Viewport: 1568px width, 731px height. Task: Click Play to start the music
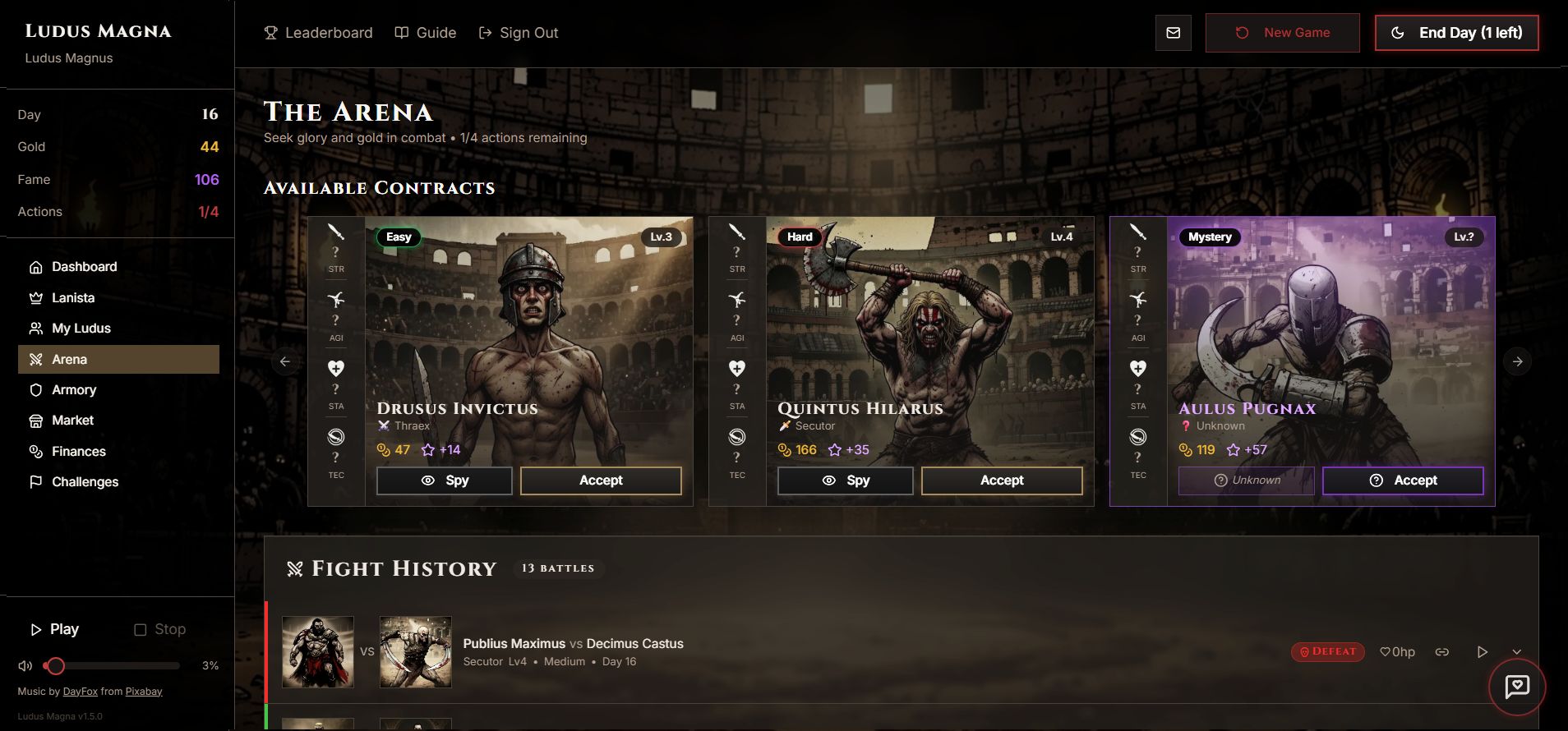coord(55,628)
